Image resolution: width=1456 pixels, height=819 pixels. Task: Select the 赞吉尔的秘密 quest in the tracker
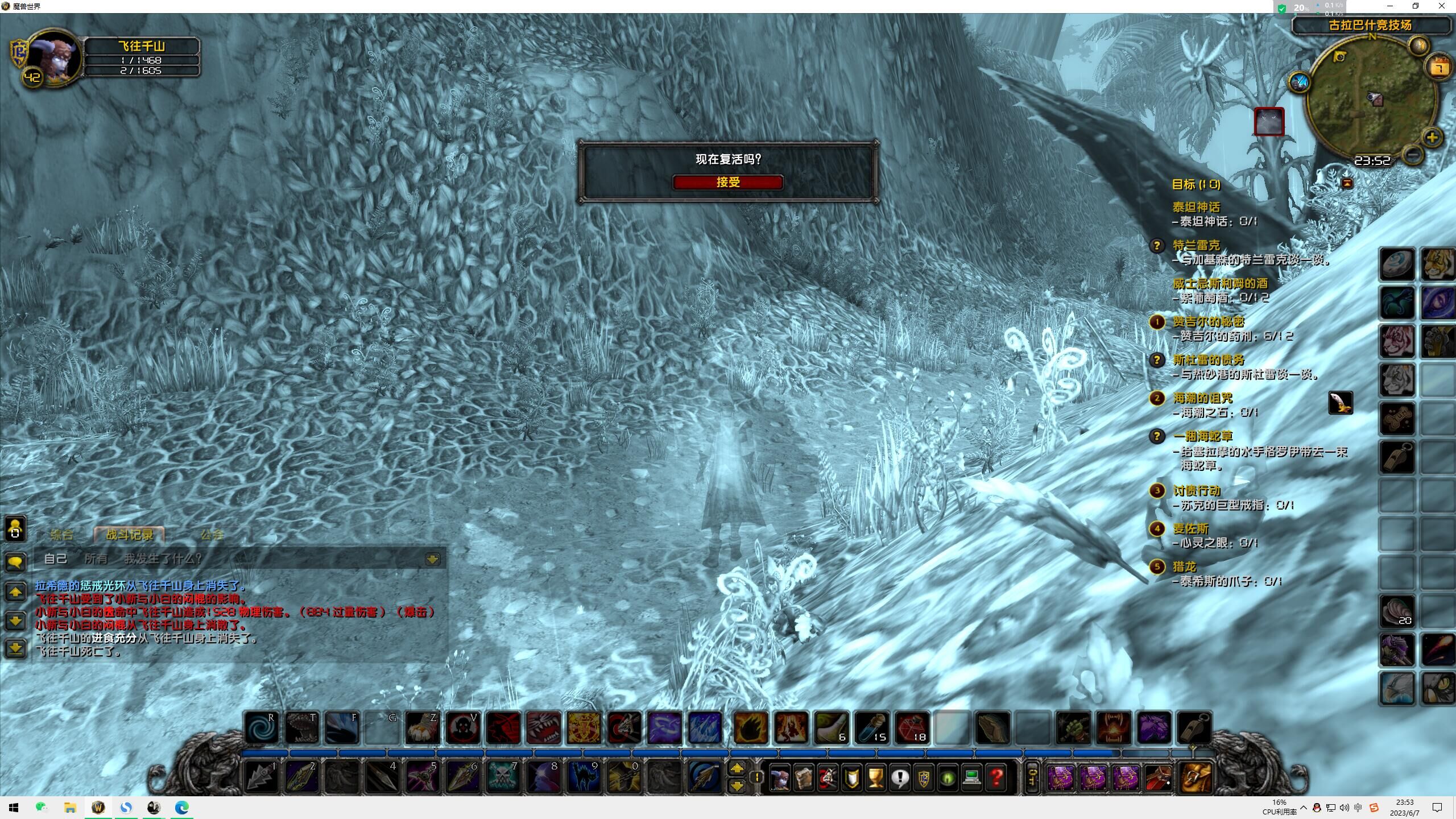(x=1208, y=322)
